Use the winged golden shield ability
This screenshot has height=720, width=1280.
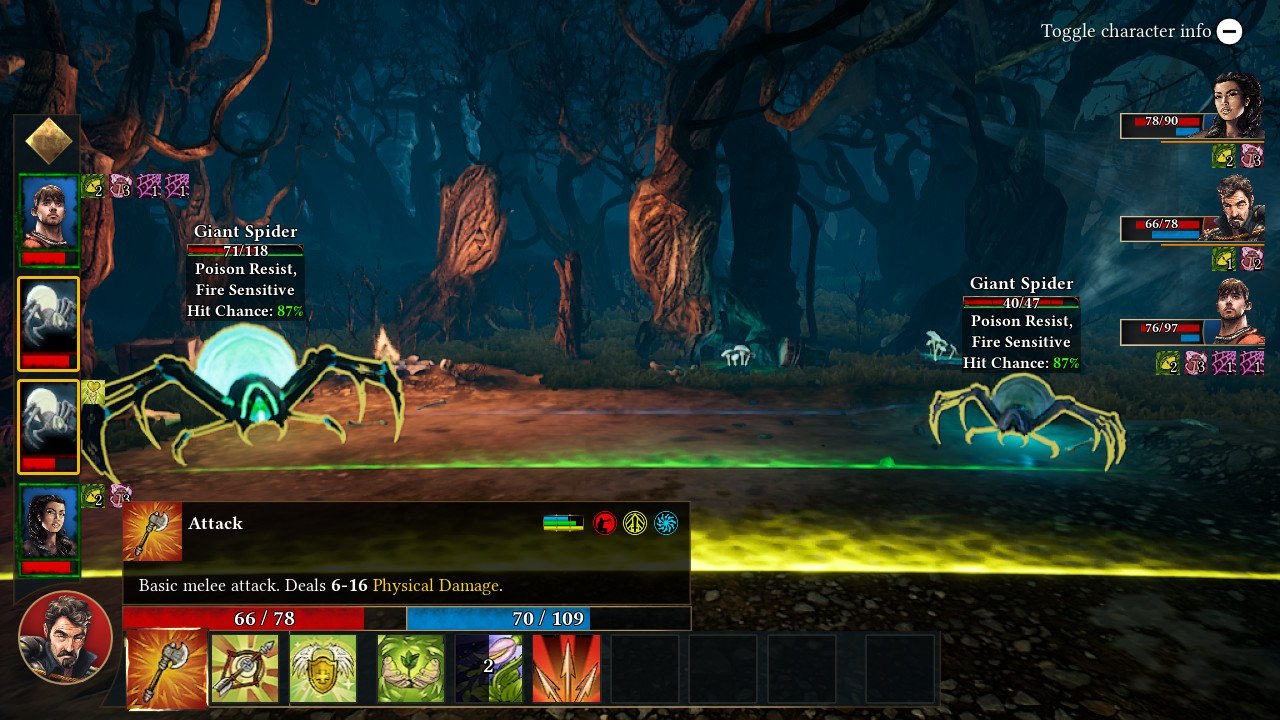pos(323,668)
